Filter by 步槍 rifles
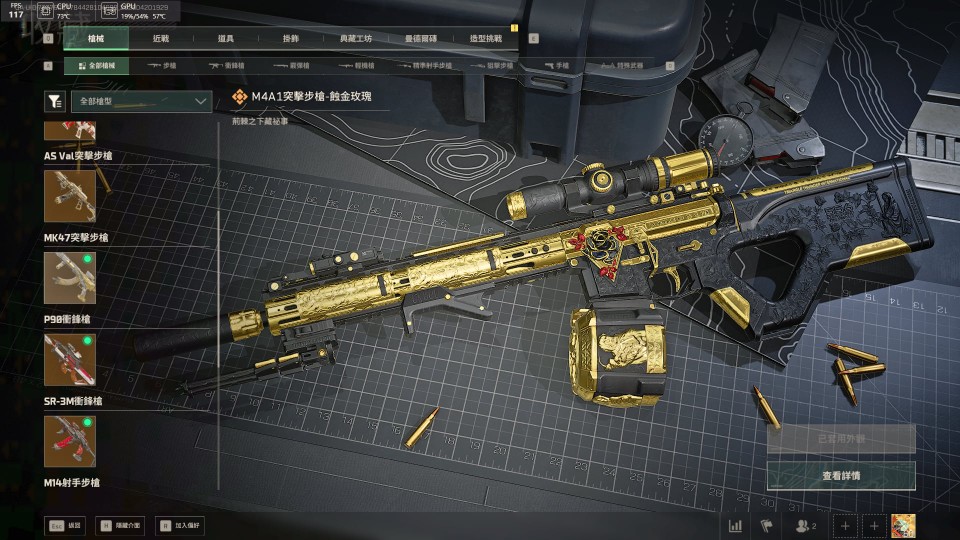 [161, 66]
